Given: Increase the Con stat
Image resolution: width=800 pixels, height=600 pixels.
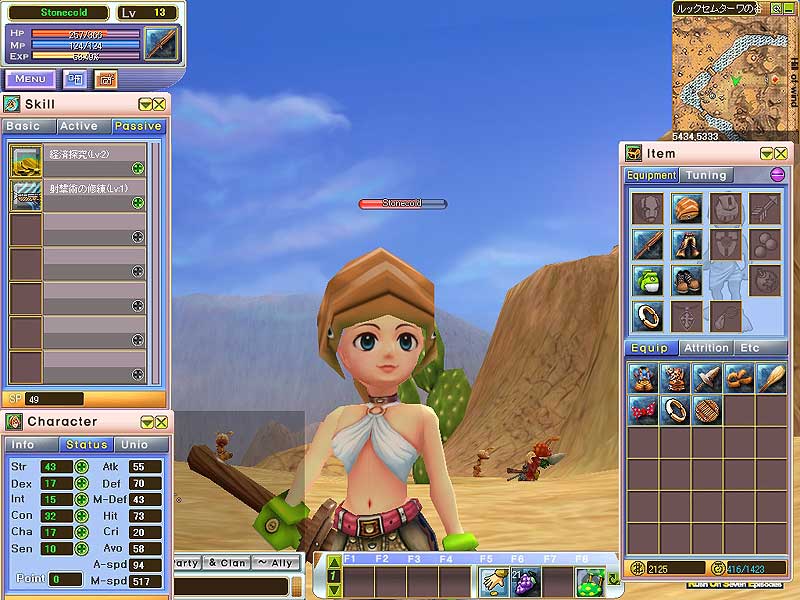Looking at the screenshot, I should click(x=81, y=517).
